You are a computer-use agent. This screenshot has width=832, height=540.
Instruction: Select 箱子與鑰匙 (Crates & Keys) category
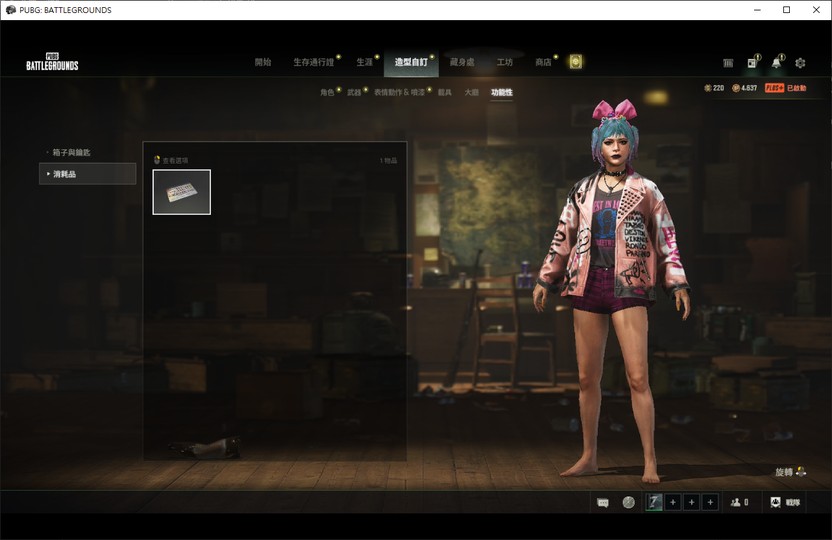point(71,153)
